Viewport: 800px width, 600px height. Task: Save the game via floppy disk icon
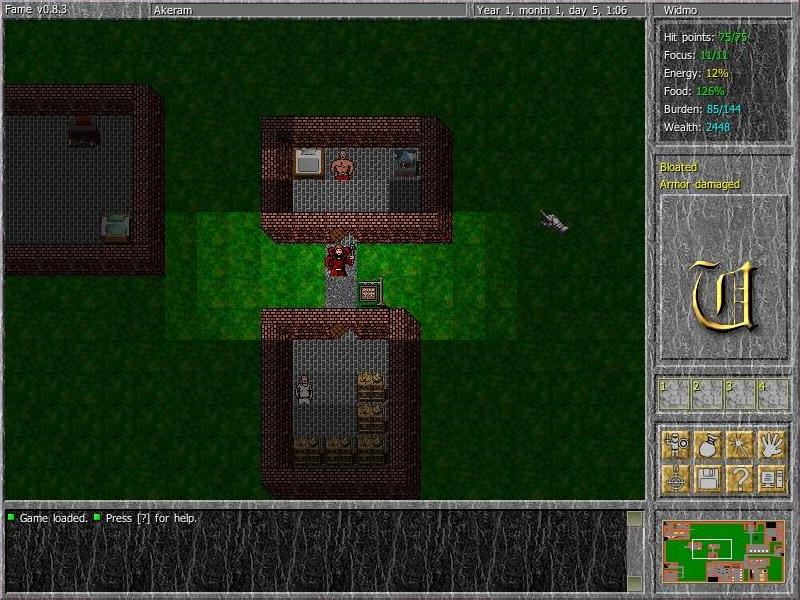708,478
